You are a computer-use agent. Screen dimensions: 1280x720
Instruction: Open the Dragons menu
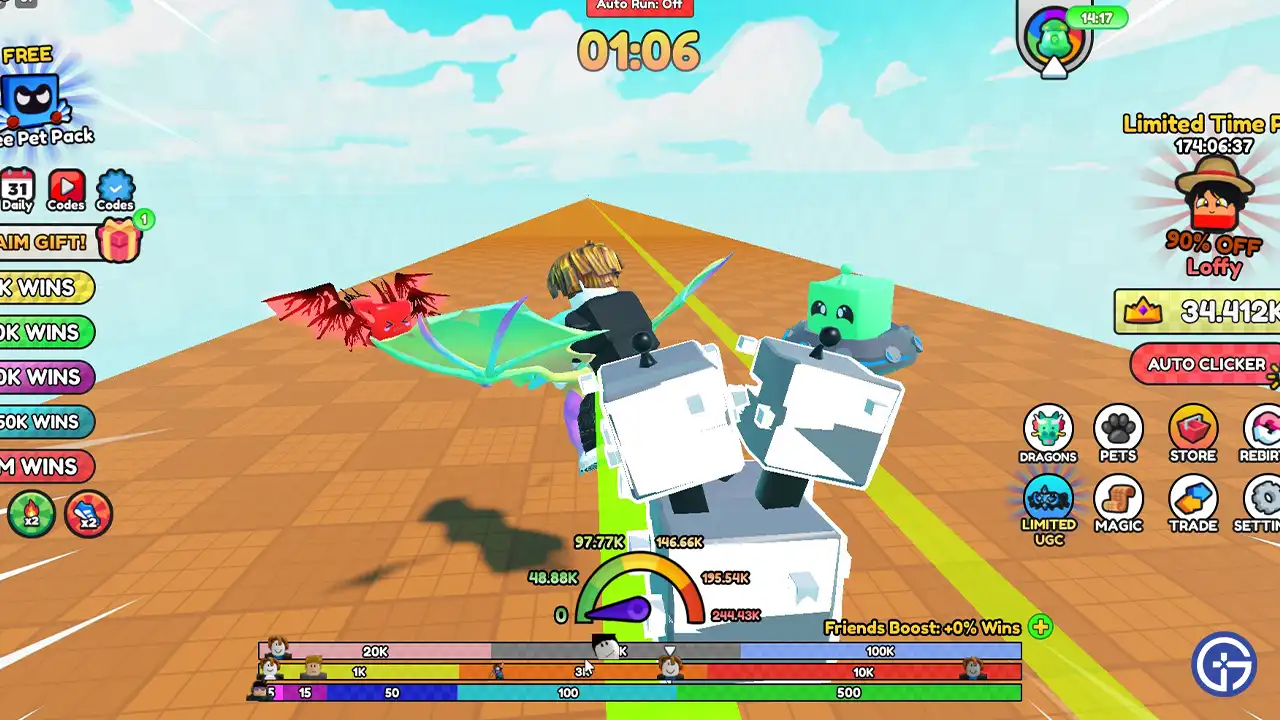(x=1048, y=434)
